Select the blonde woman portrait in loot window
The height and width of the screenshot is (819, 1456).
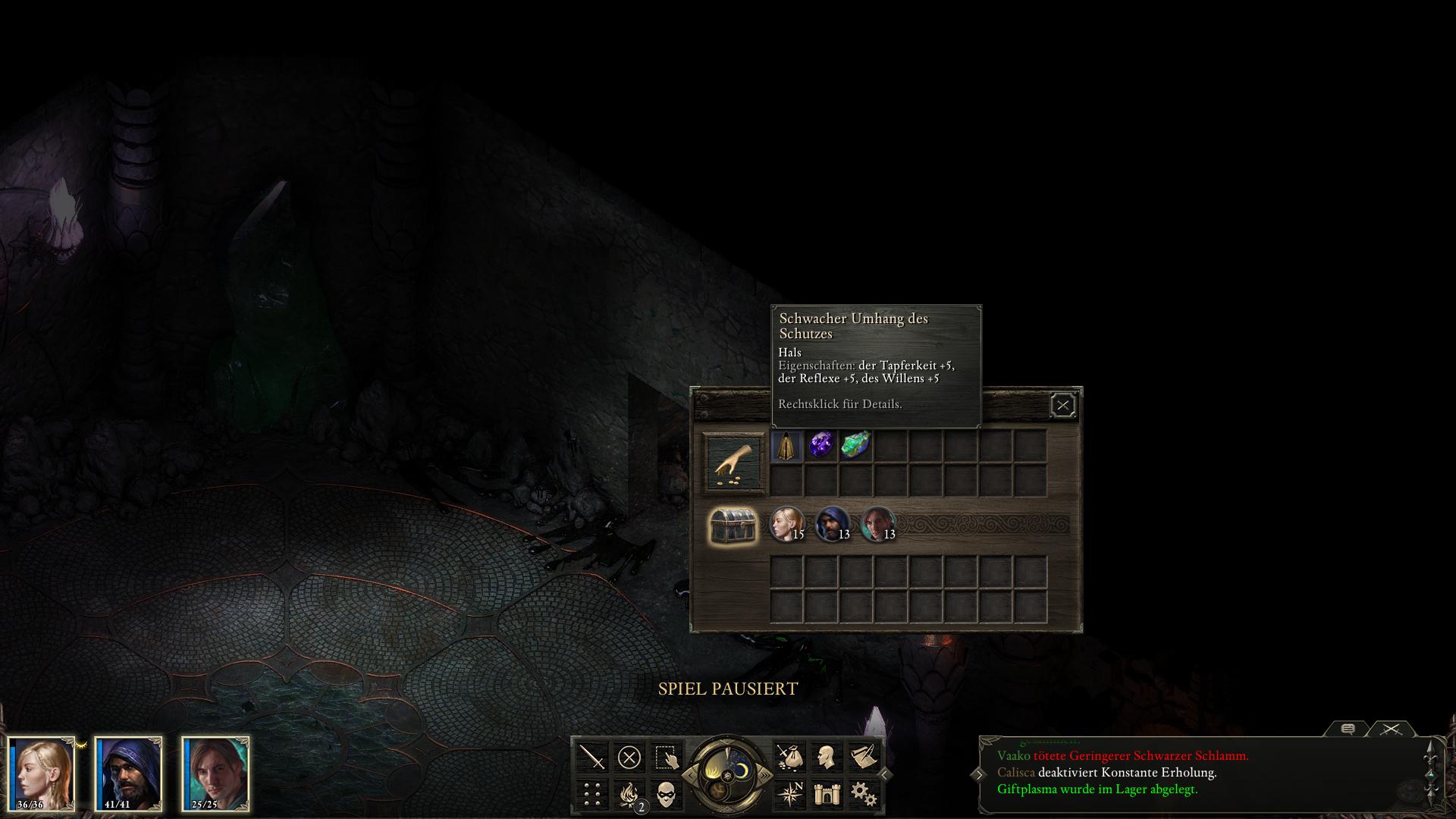[786, 524]
